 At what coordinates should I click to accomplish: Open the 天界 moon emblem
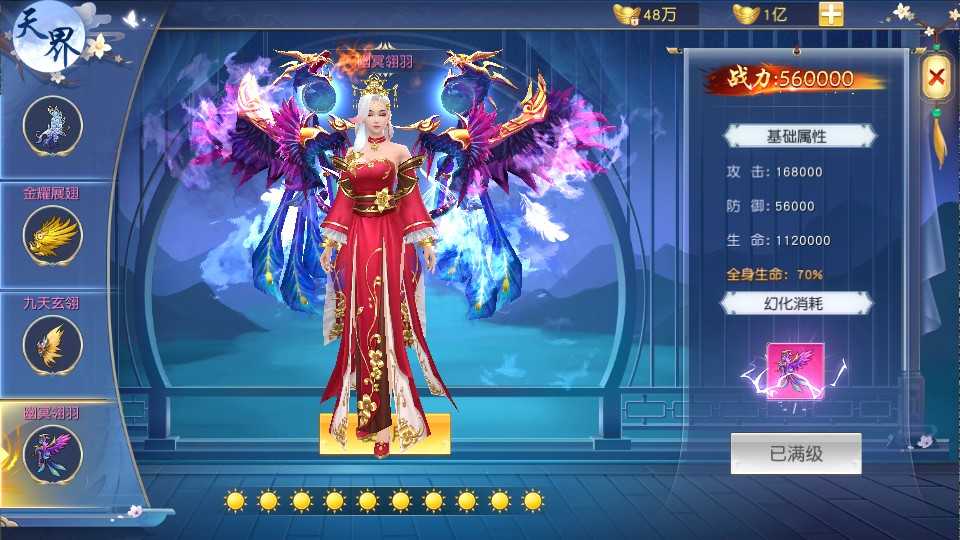pos(48,36)
